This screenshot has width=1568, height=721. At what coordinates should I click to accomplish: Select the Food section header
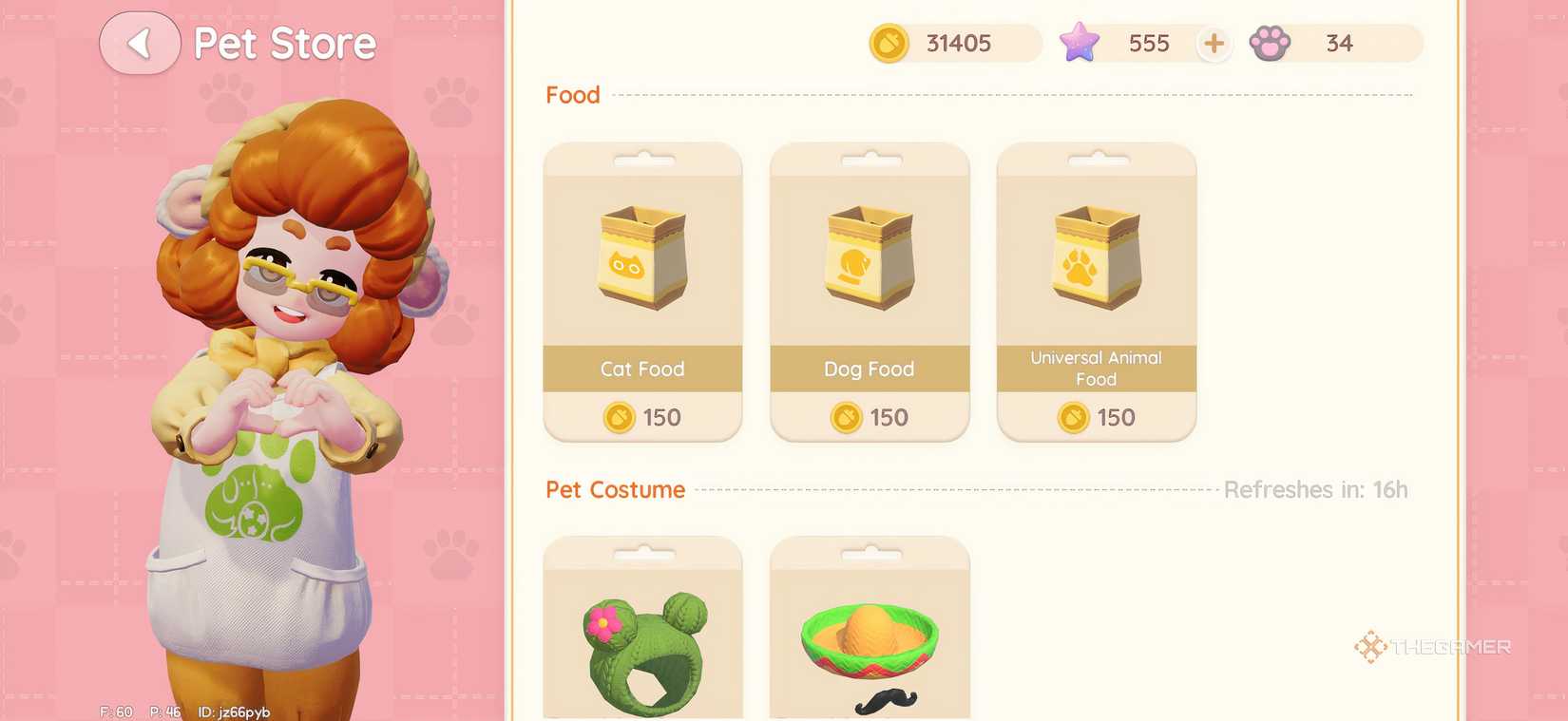click(572, 94)
